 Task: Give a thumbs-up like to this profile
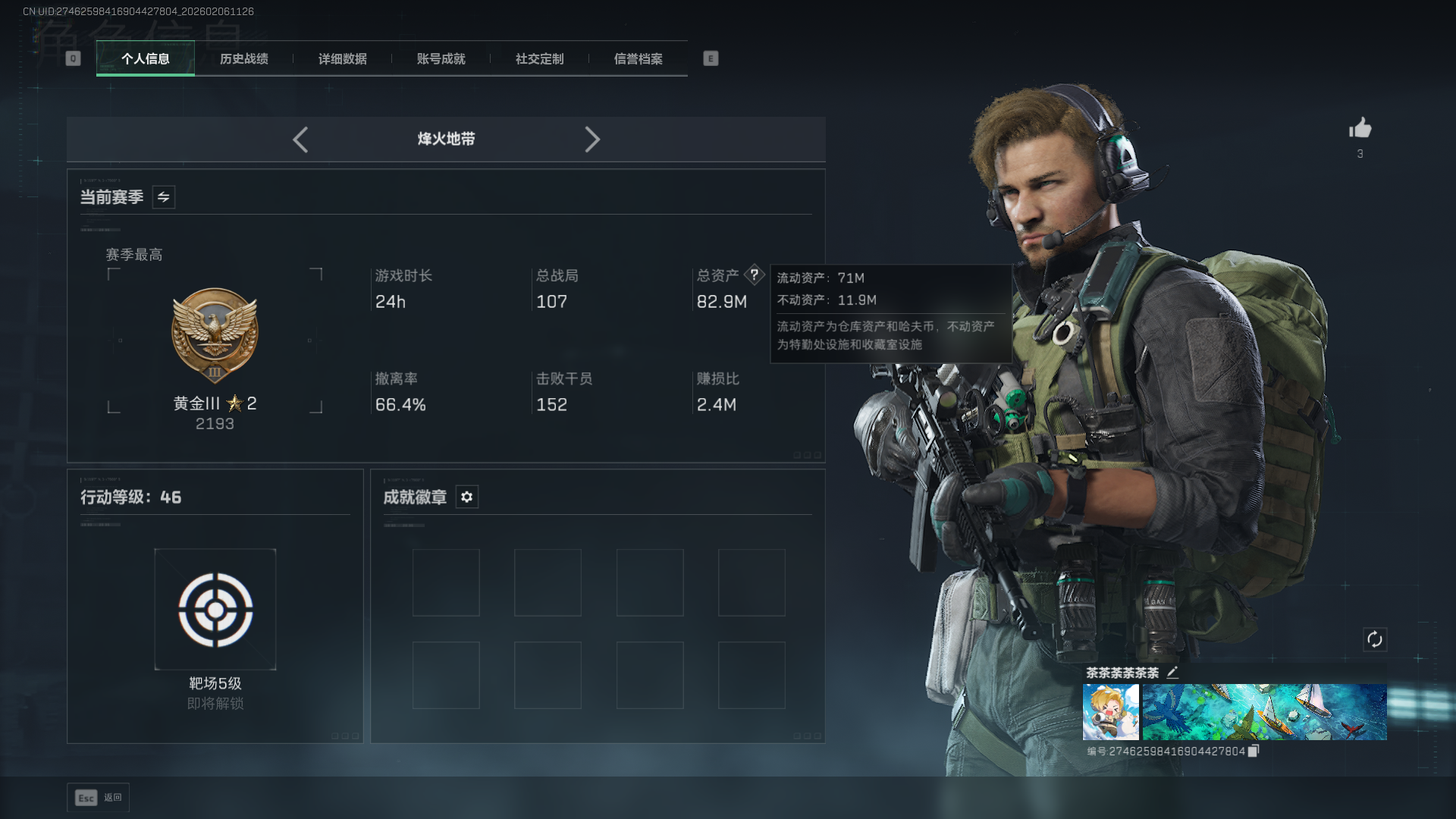tap(1360, 128)
